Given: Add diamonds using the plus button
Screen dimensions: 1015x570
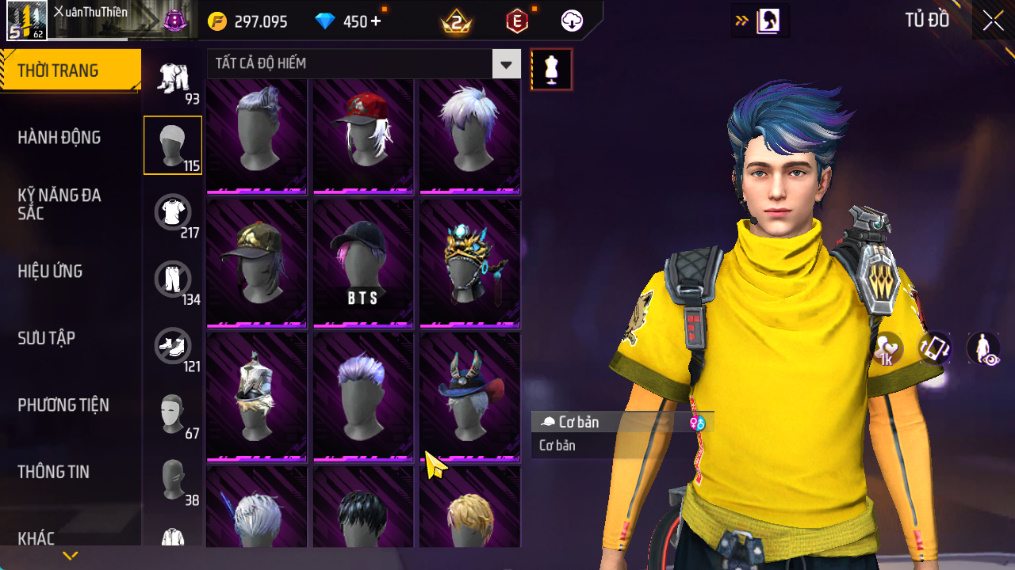Looking at the screenshot, I should 375,21.
